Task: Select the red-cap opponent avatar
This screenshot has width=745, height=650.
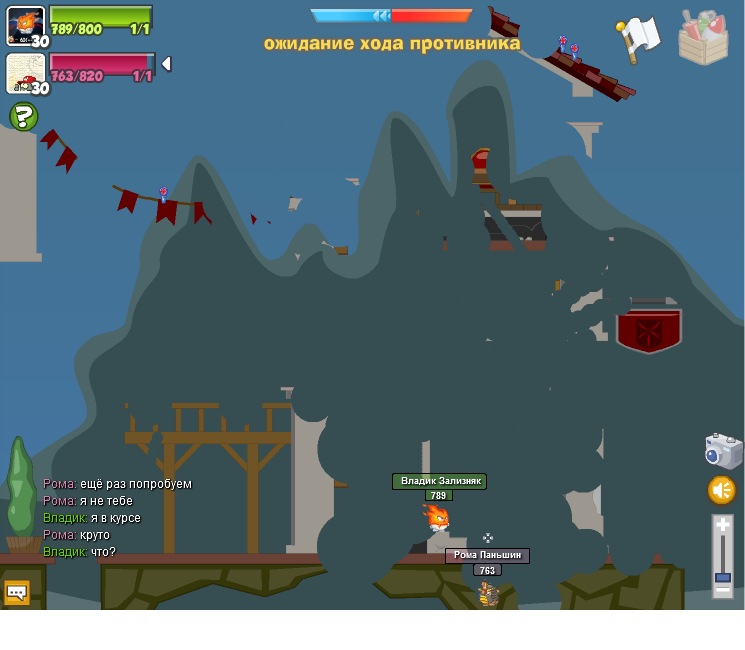Action: pos(25,74)
